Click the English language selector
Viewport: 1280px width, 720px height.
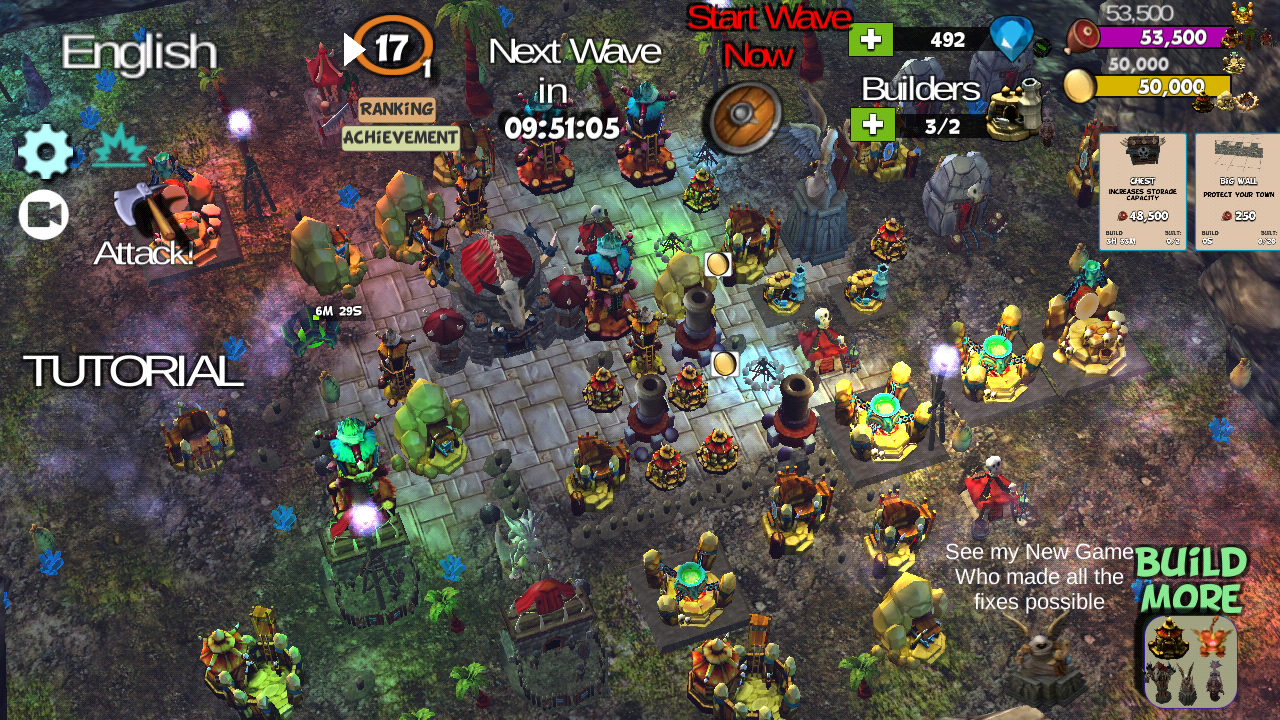point(140,52)
